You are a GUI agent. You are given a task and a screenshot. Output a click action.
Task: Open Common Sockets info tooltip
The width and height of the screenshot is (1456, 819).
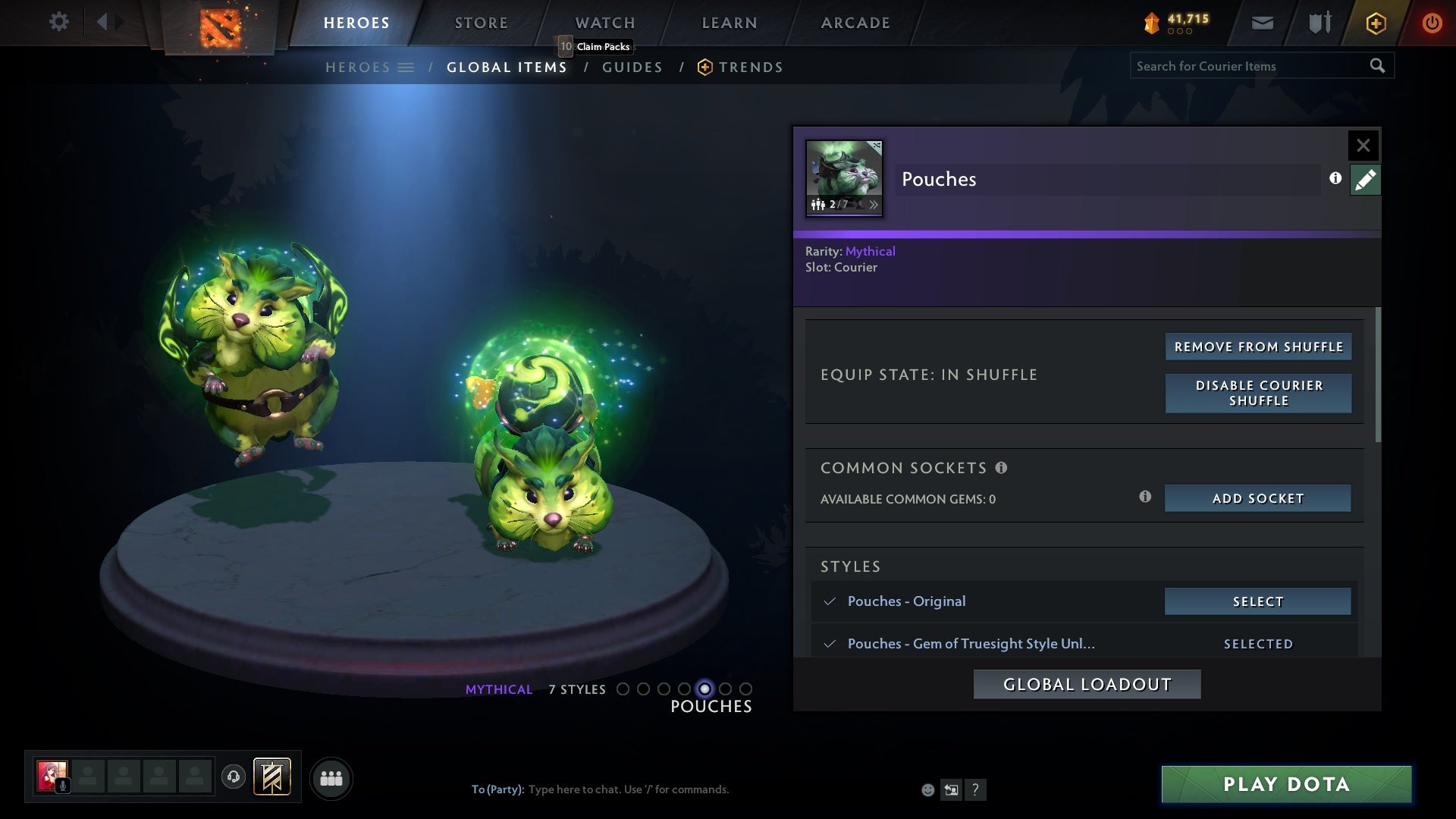(1003, 468)
